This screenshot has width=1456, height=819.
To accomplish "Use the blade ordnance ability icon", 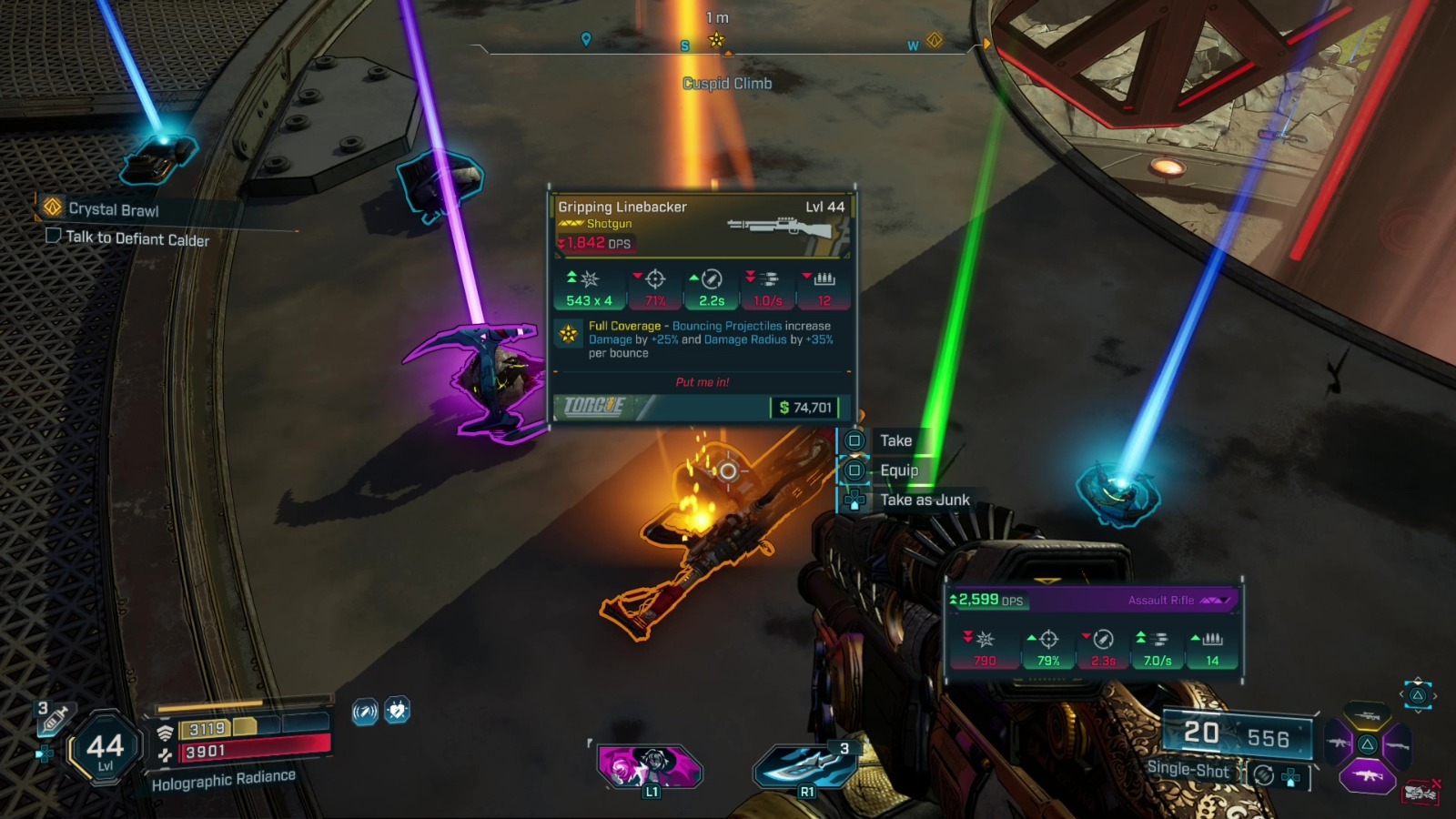I will point(805,765).
